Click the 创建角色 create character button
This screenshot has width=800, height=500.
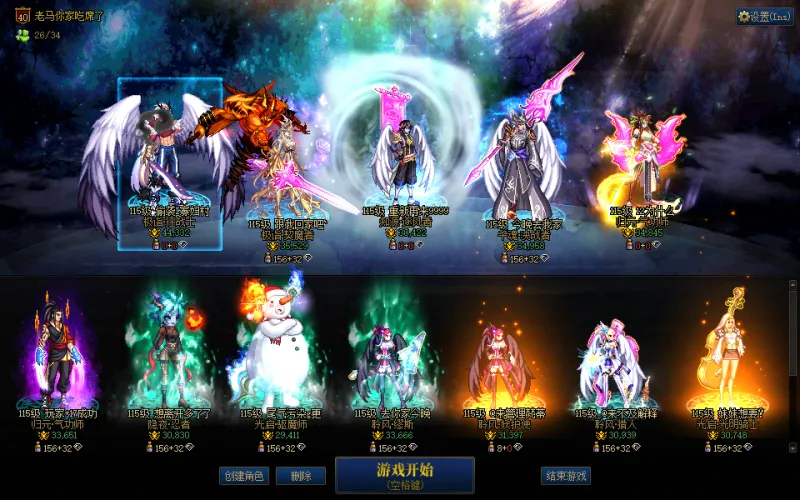tap(244, 476)
